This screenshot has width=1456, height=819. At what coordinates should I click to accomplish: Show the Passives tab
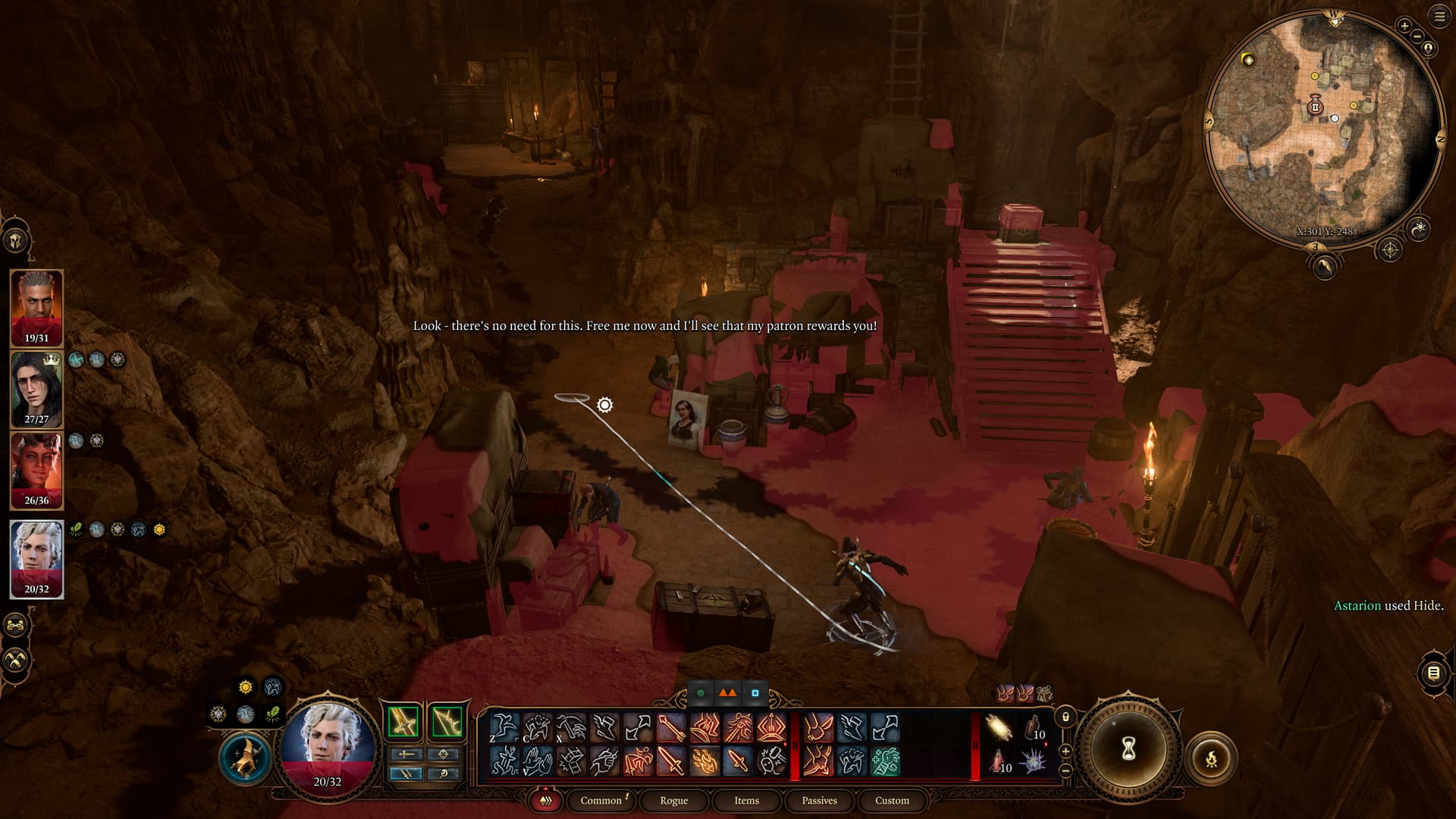(x=819, y=801)
